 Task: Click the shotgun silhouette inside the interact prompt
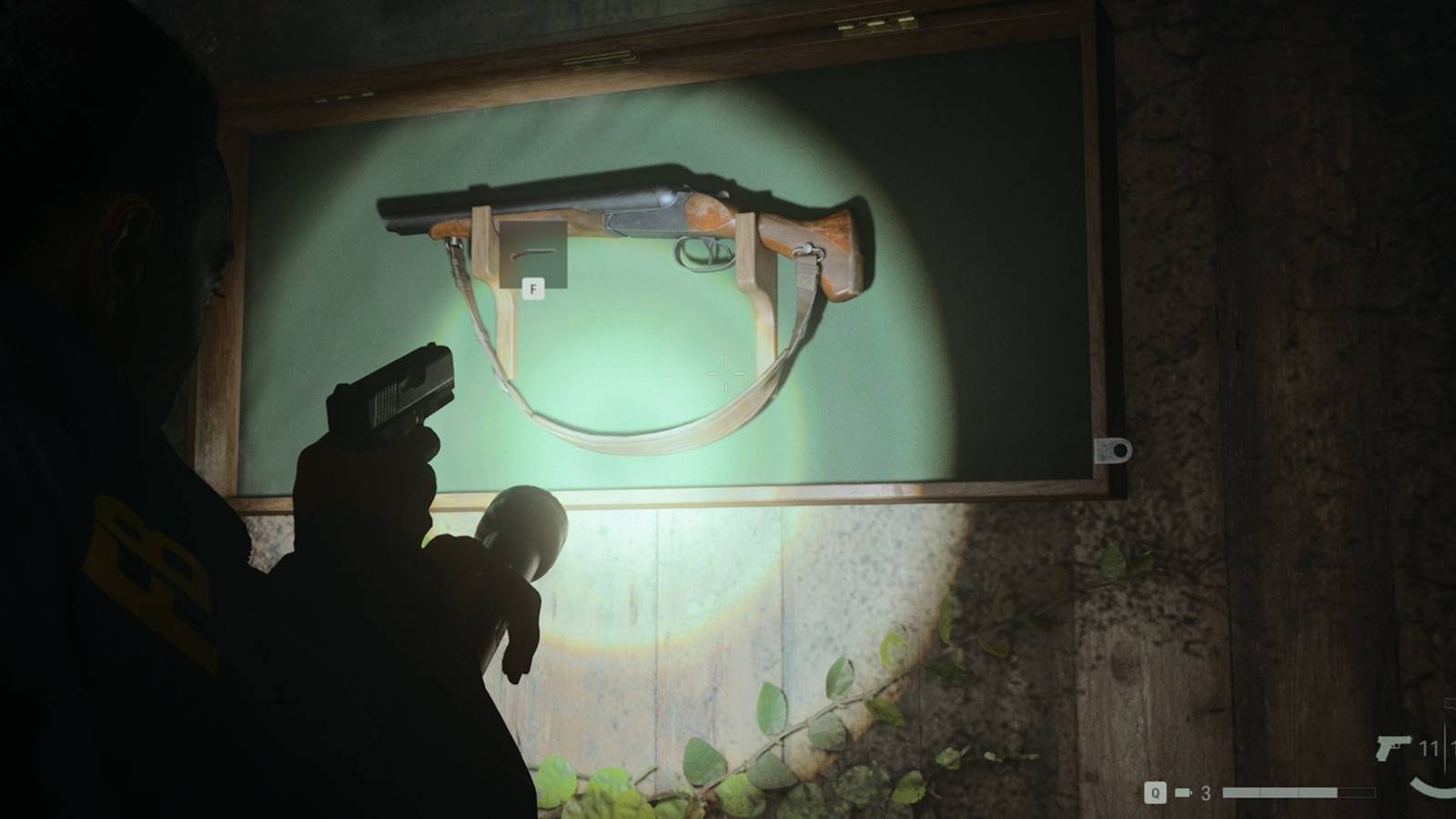(x=533, y=253)
